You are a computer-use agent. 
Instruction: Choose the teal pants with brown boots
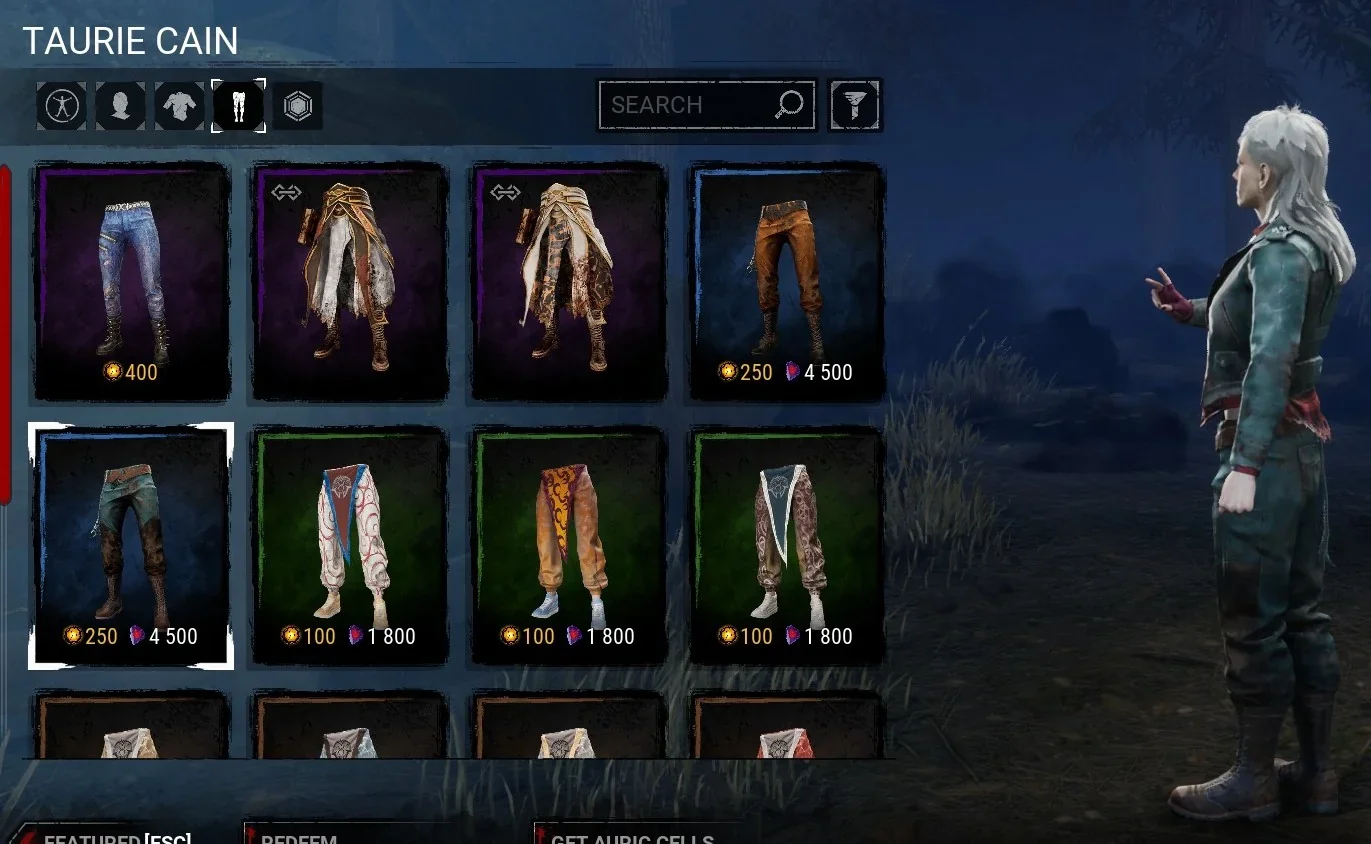click(x=131, y=546)
